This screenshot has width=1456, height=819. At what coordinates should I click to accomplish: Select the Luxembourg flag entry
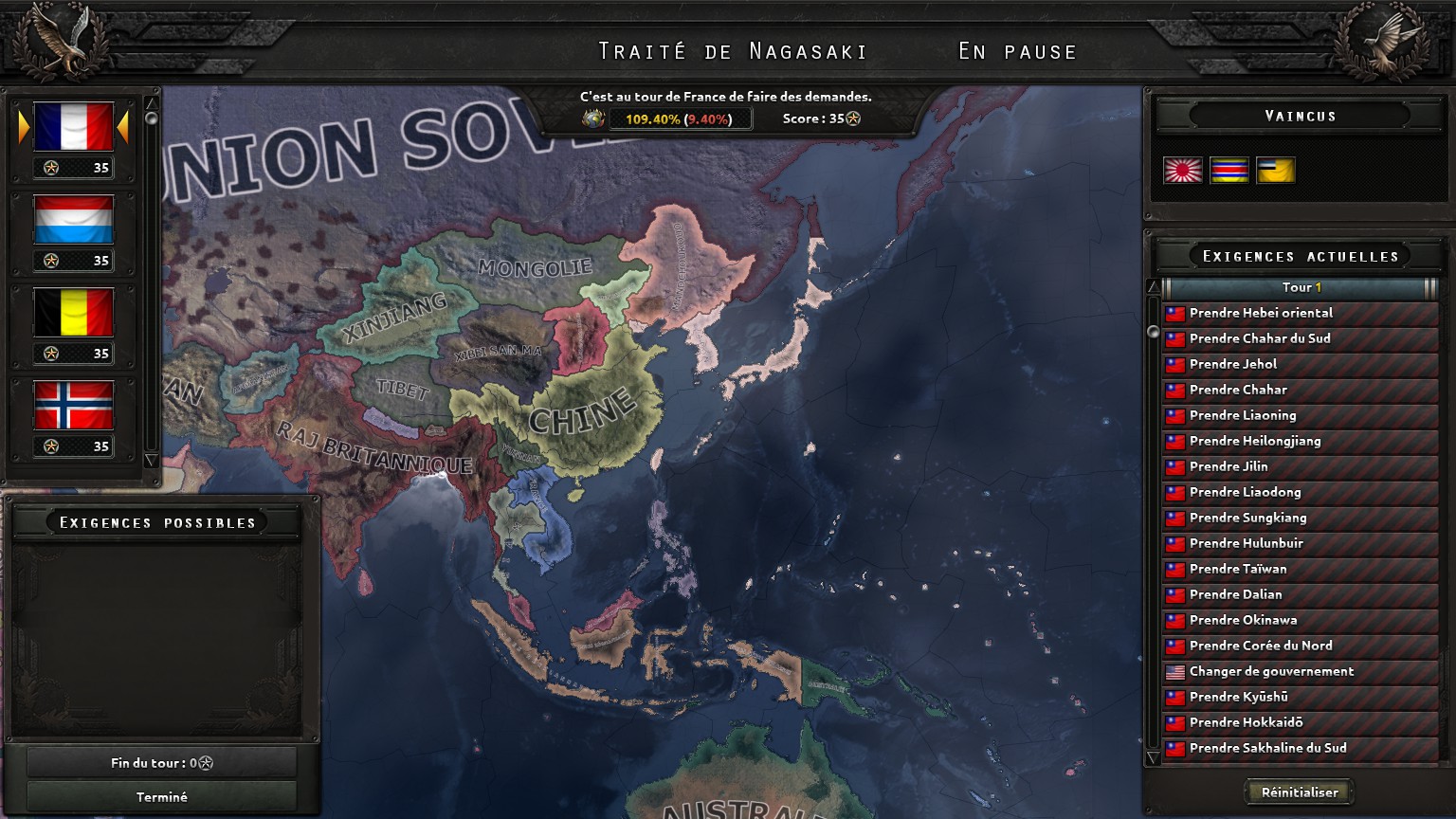point(73,220)
